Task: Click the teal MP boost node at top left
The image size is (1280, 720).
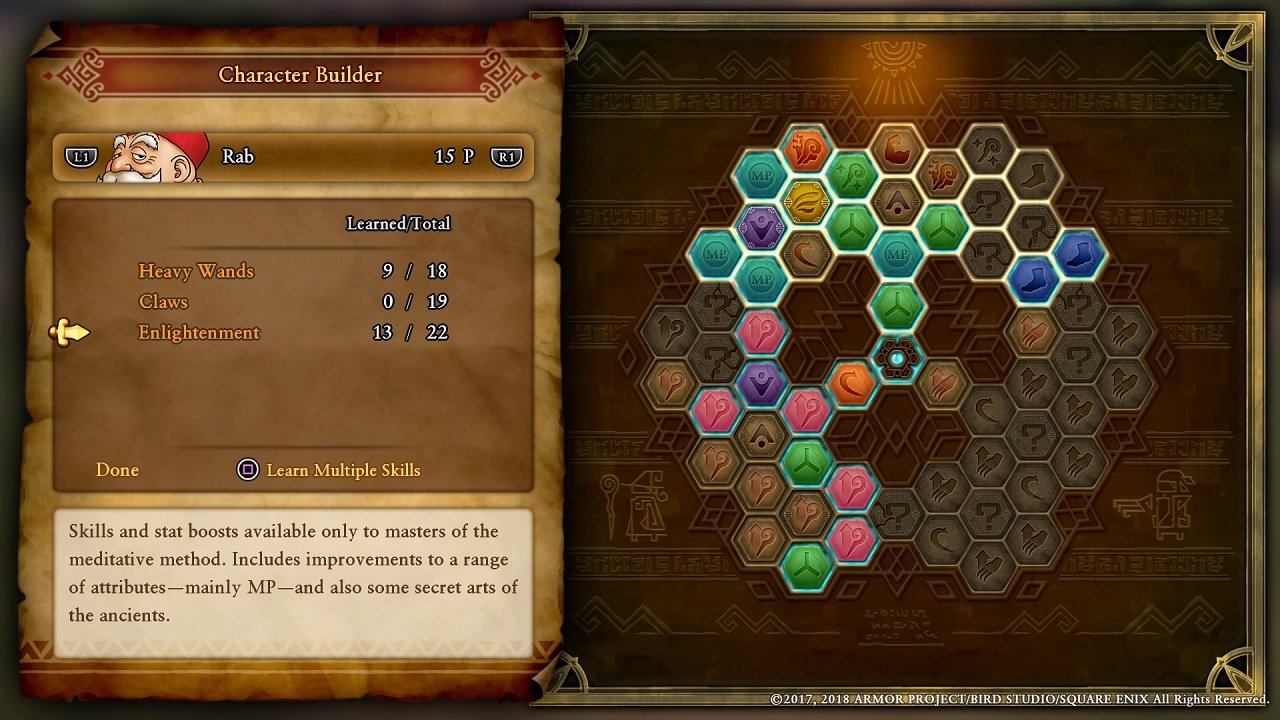Action: pyautogui.click(x=760, y=176)
